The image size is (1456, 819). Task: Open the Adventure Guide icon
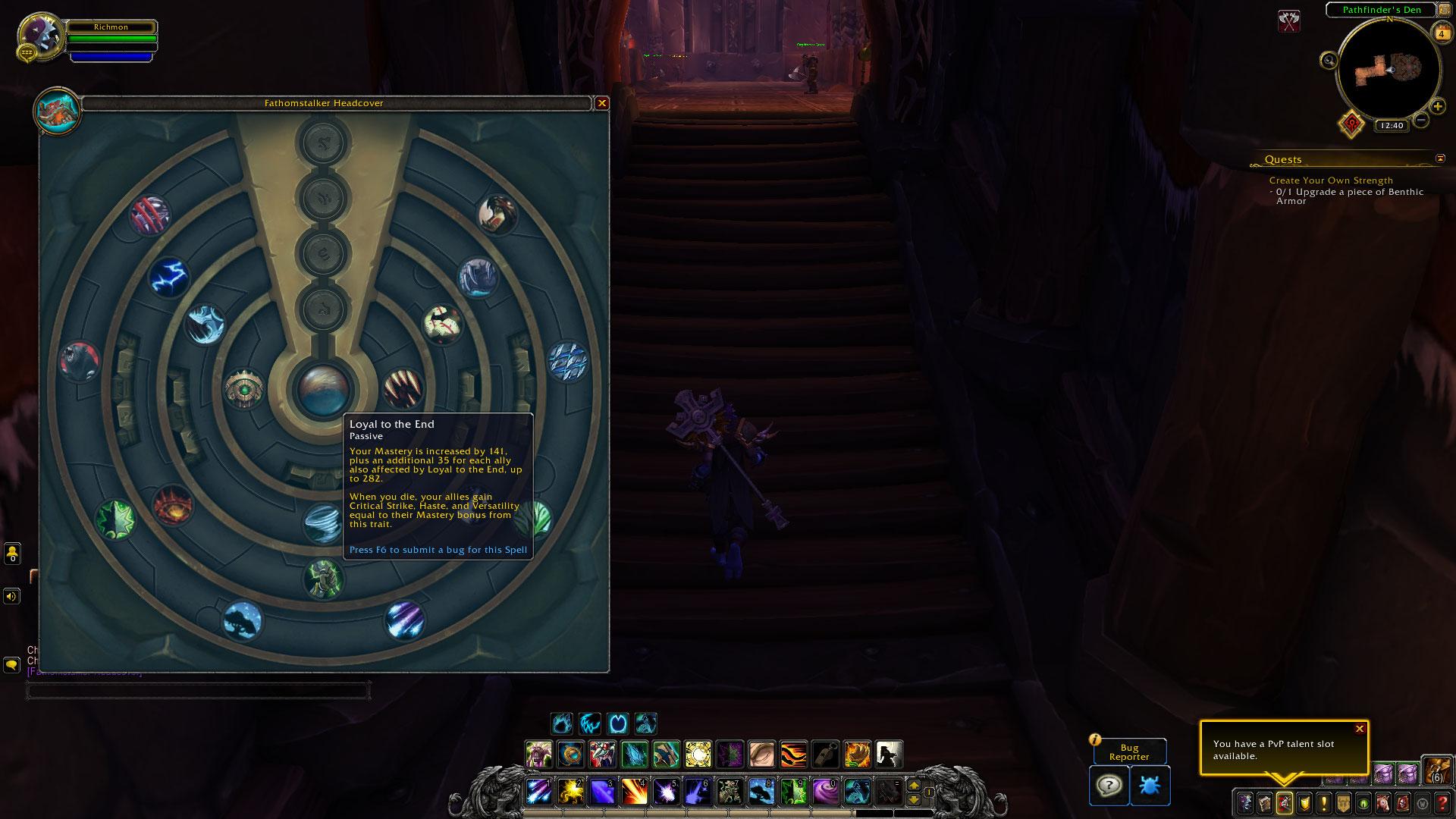coord(1402,804)
